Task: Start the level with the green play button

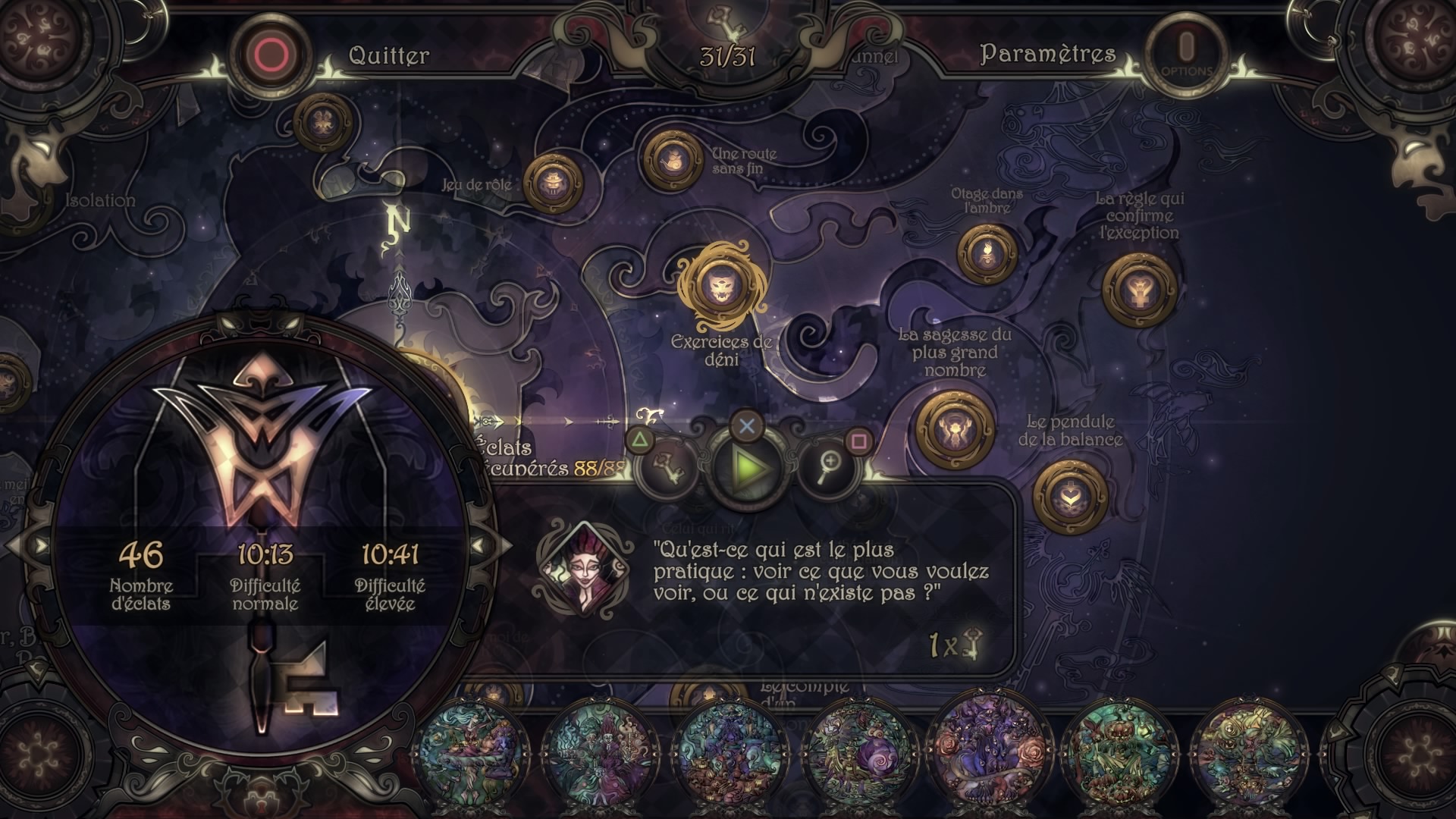Action: 747,469
